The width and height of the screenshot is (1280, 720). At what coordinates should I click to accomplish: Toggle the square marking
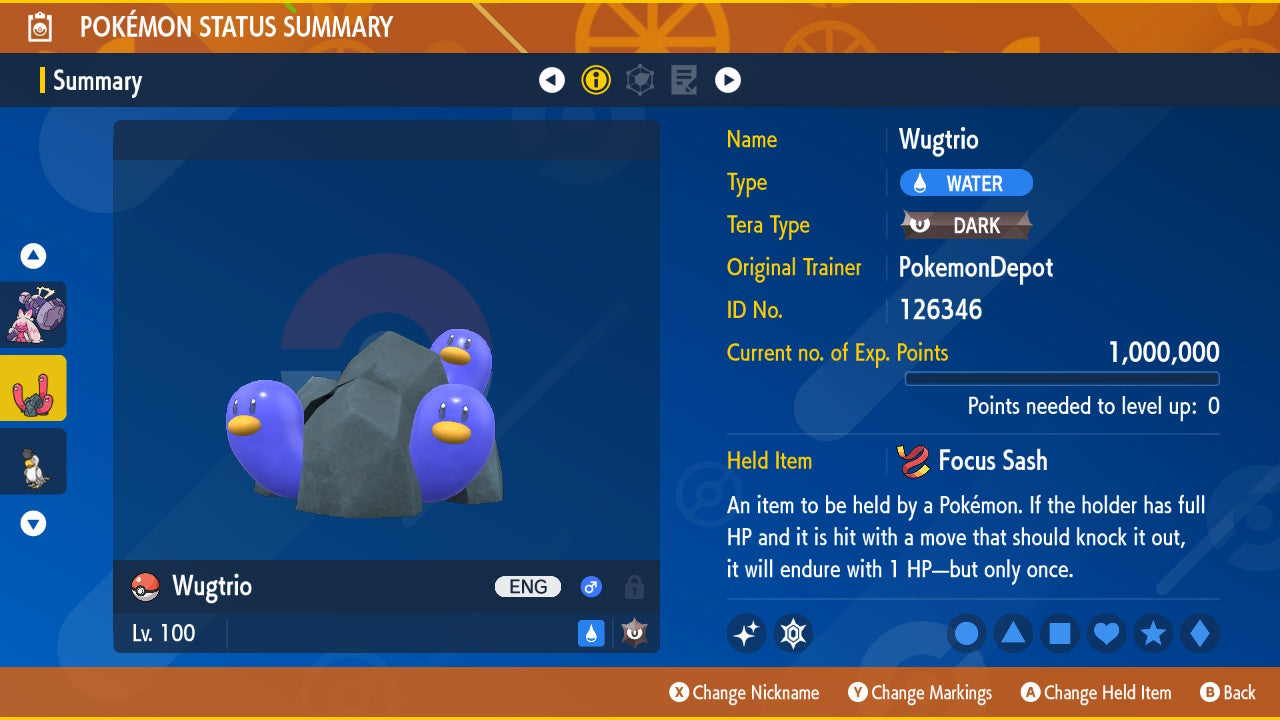click(x=1060, y=634)
